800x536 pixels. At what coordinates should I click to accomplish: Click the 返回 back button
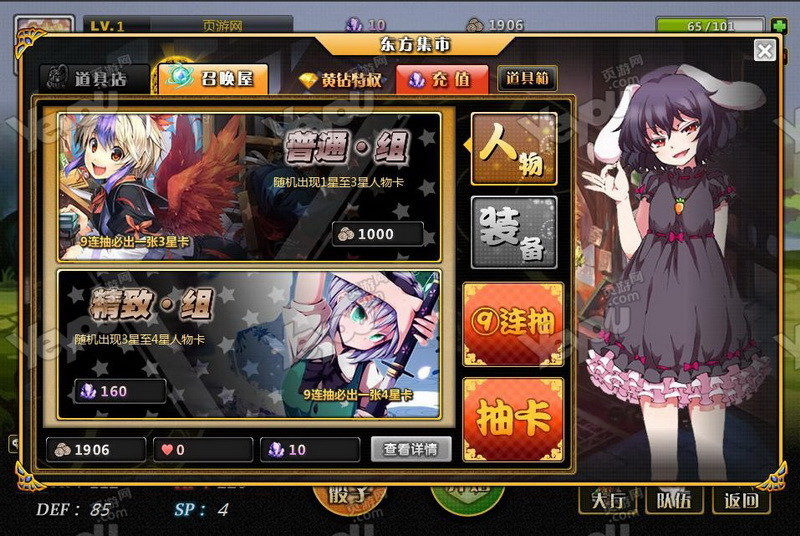coord(741,501)
